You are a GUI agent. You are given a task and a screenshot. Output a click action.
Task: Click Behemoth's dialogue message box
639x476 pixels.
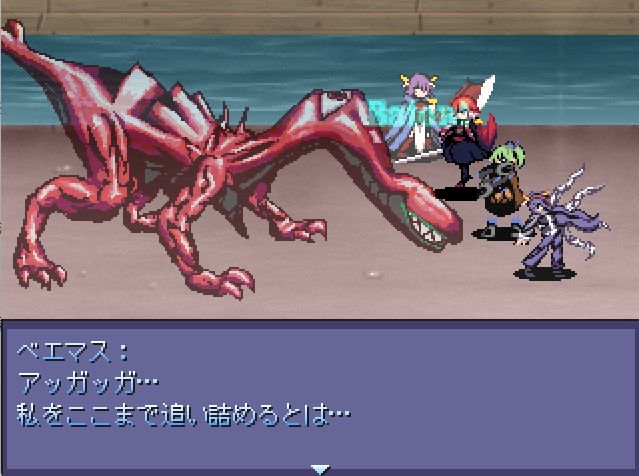[x=319, y=392]
